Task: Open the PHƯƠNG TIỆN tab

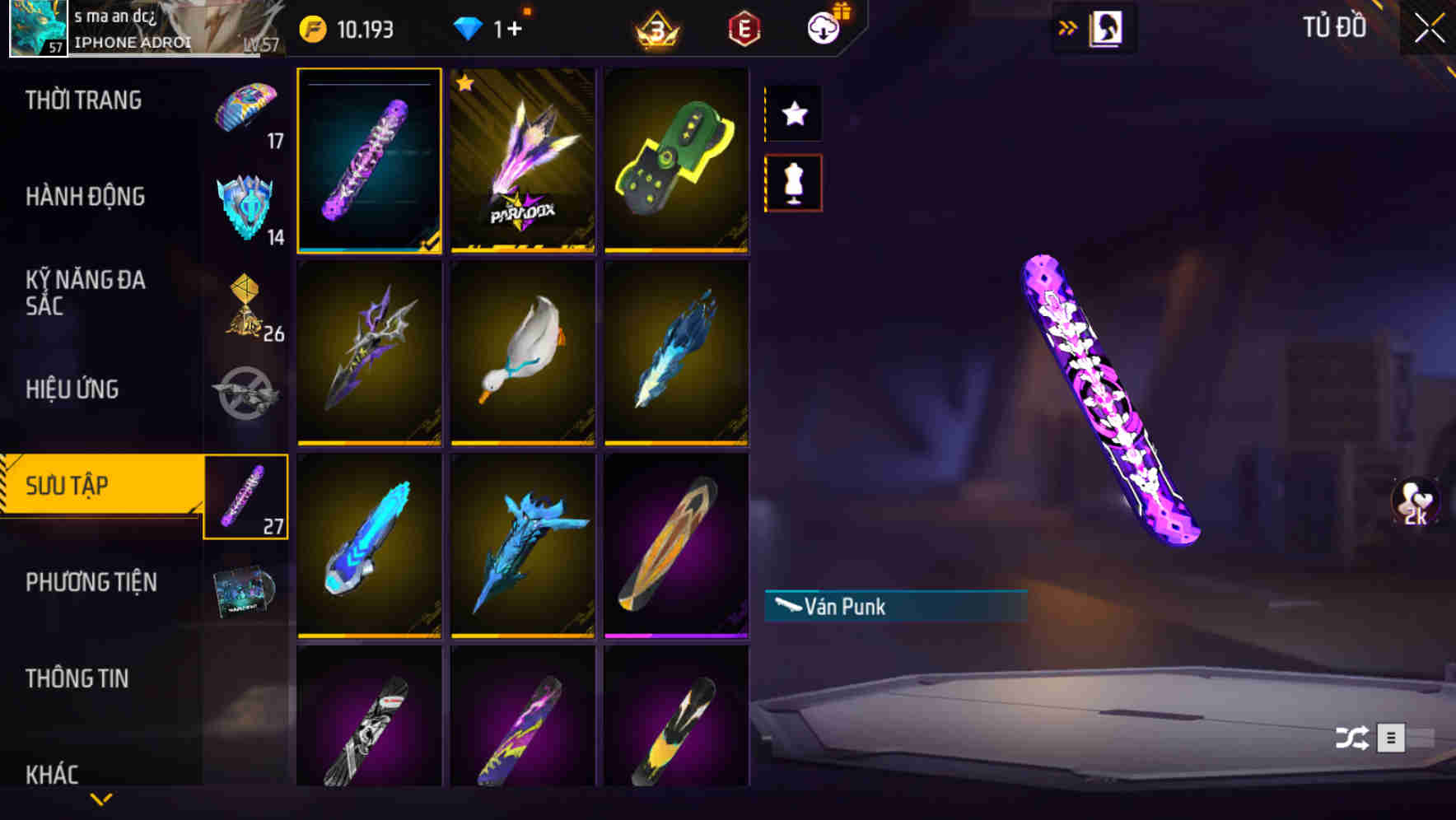Action: tap(91, 582)
